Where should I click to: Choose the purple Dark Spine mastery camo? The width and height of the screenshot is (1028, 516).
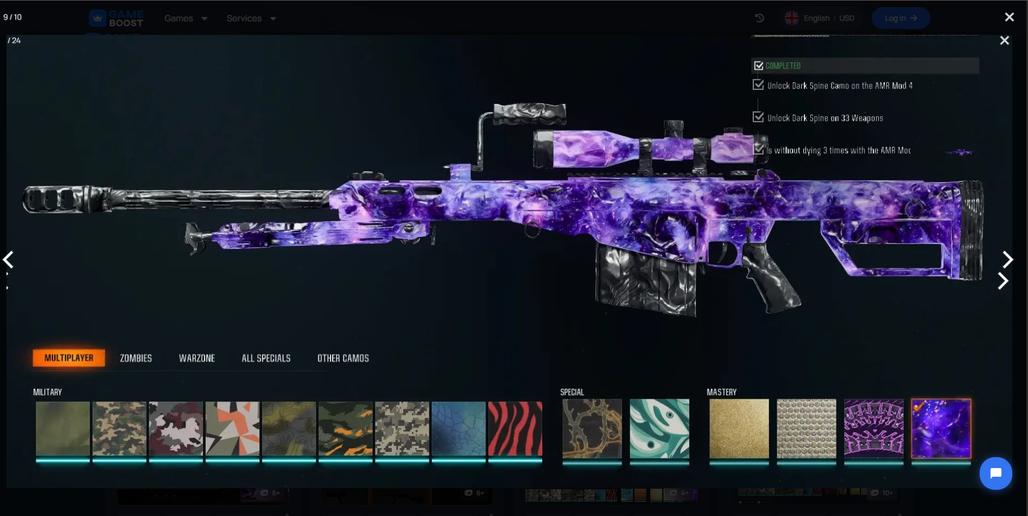tap(941, 429)
